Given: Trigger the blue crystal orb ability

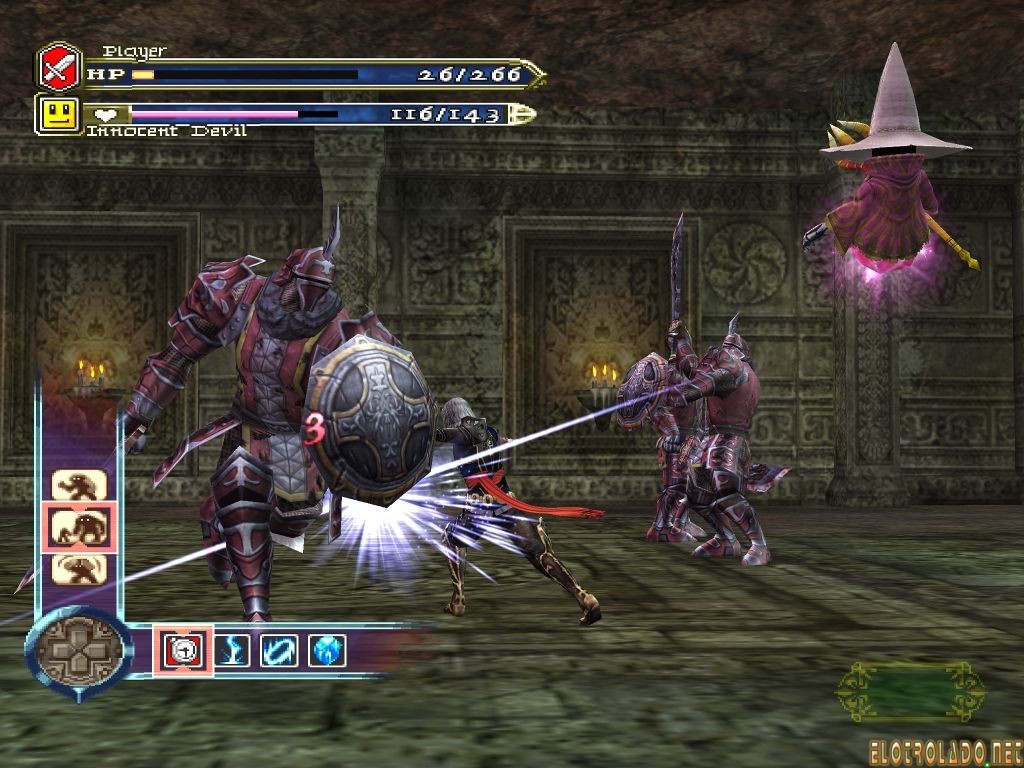Looking at the screenshot, I should [x=327, y=650].
